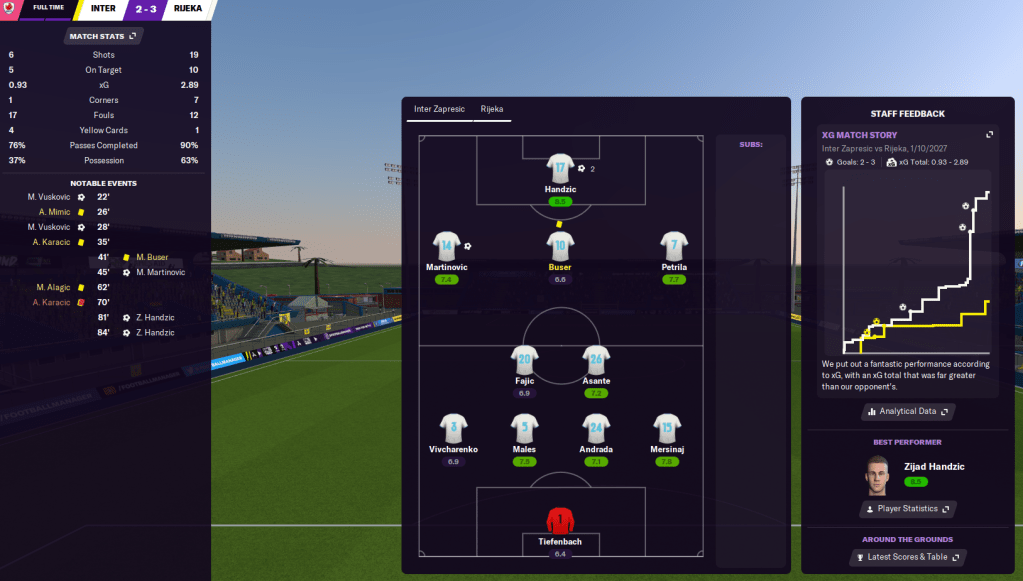Select defender Males number 5
The image size is (1023, 581).
(x=526, y=429)
